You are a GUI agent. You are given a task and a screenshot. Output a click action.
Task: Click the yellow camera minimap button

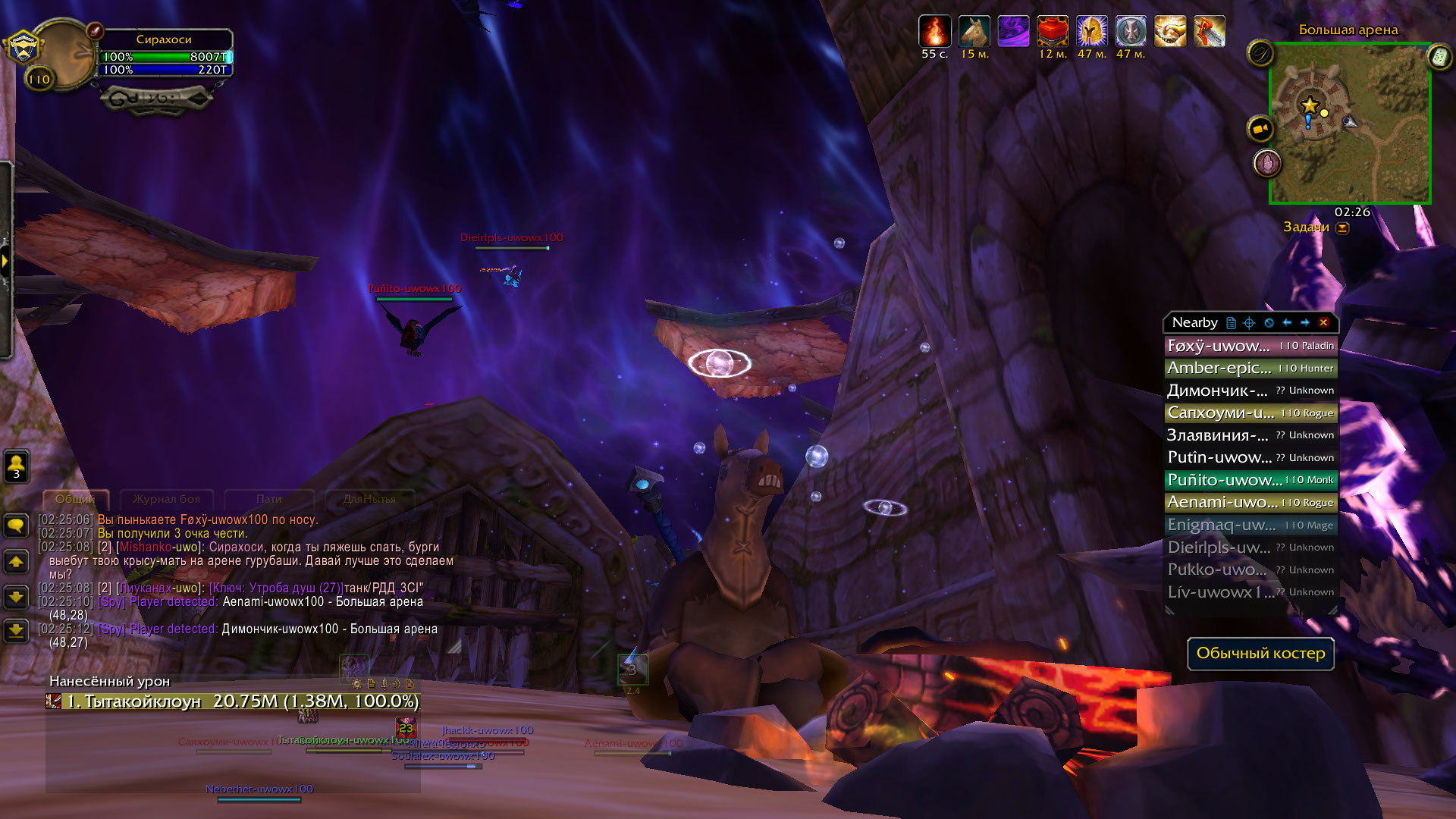pyautogui.click(x=1260, y=129)
